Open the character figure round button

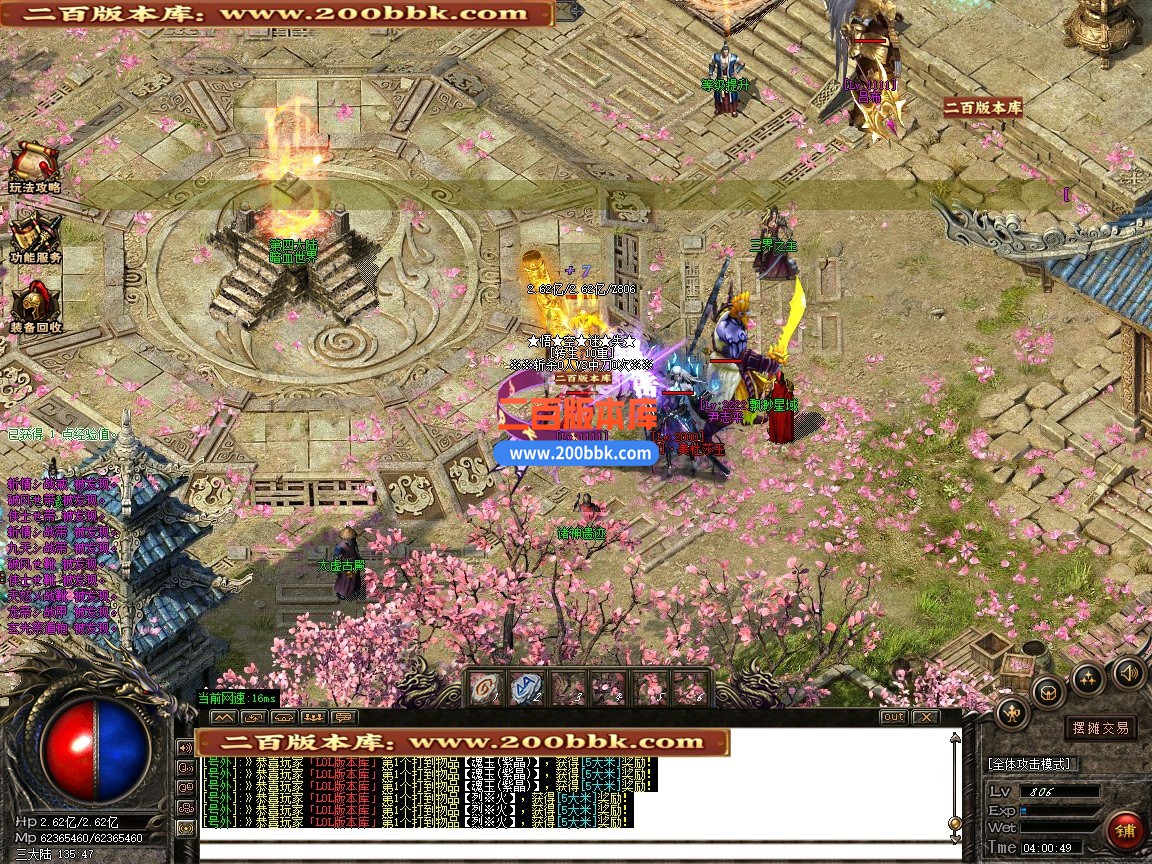(x=1012, y=714)
